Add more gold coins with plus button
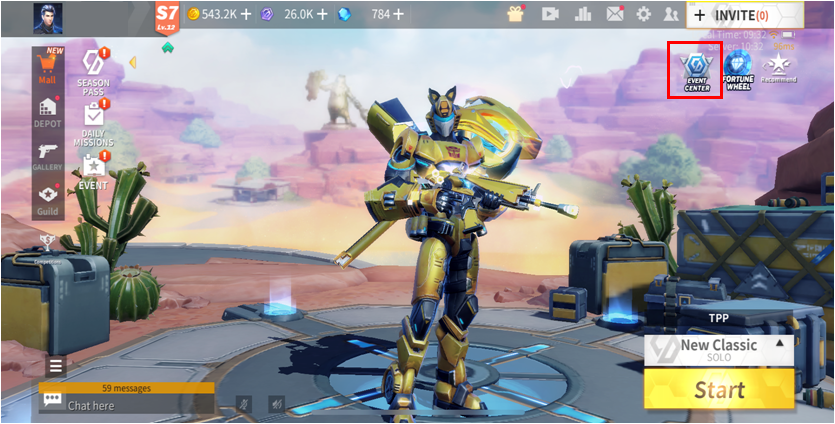 tap(246, 15)
